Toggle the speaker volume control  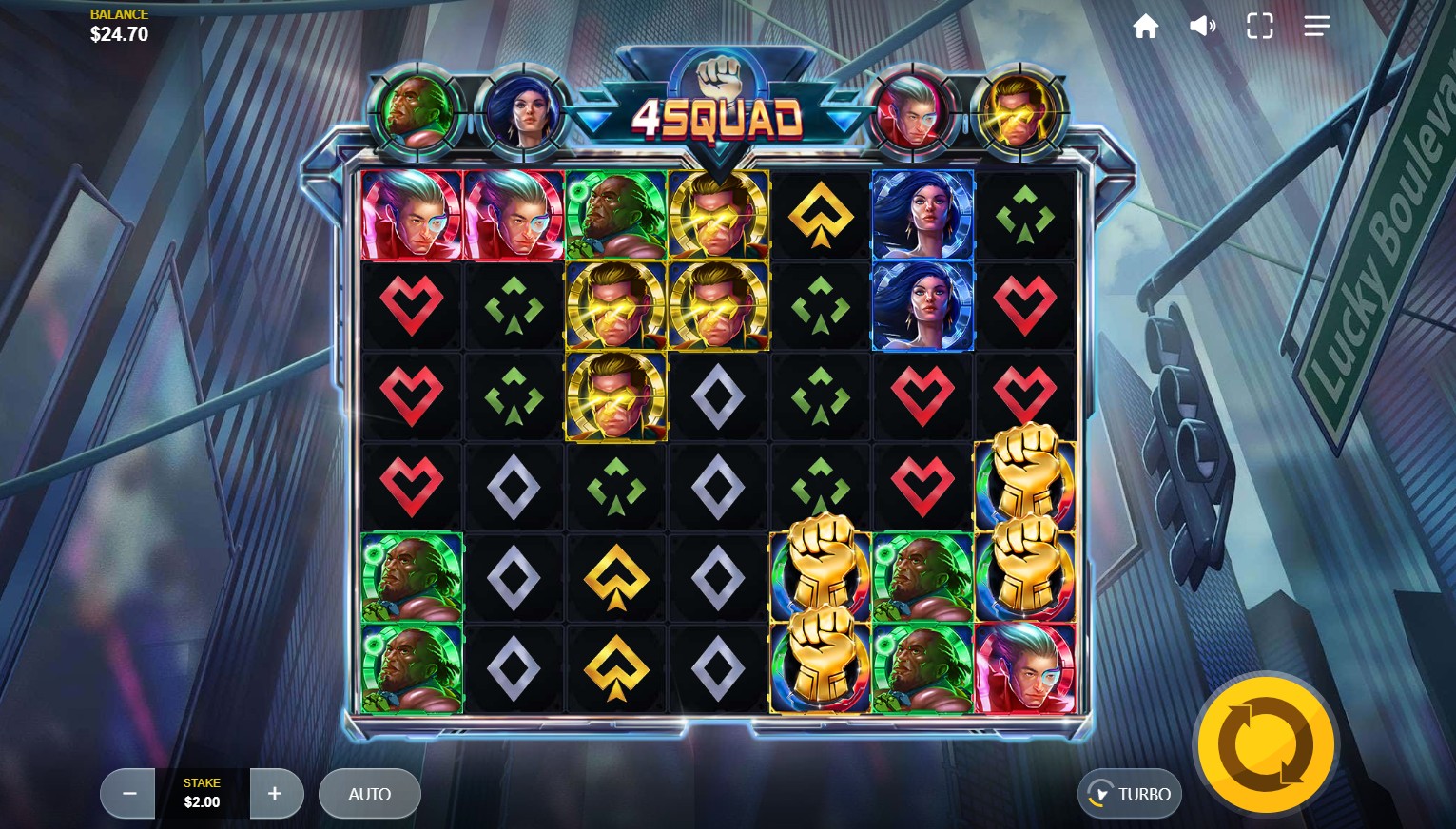coord(1202,26)
